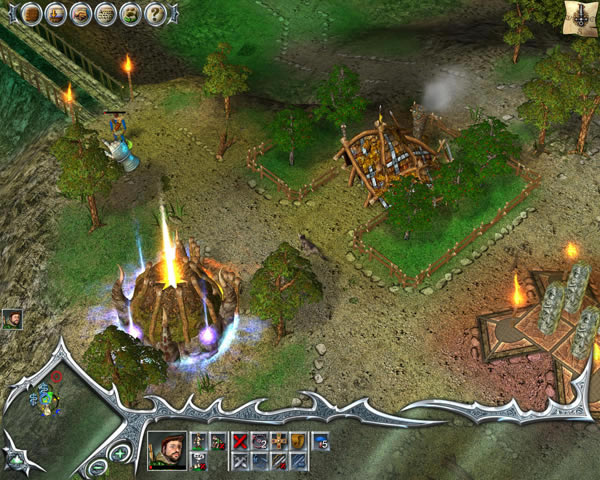The image size is (600, 480).
Task: Click the red X cancel command
Action: coord(240,441)
